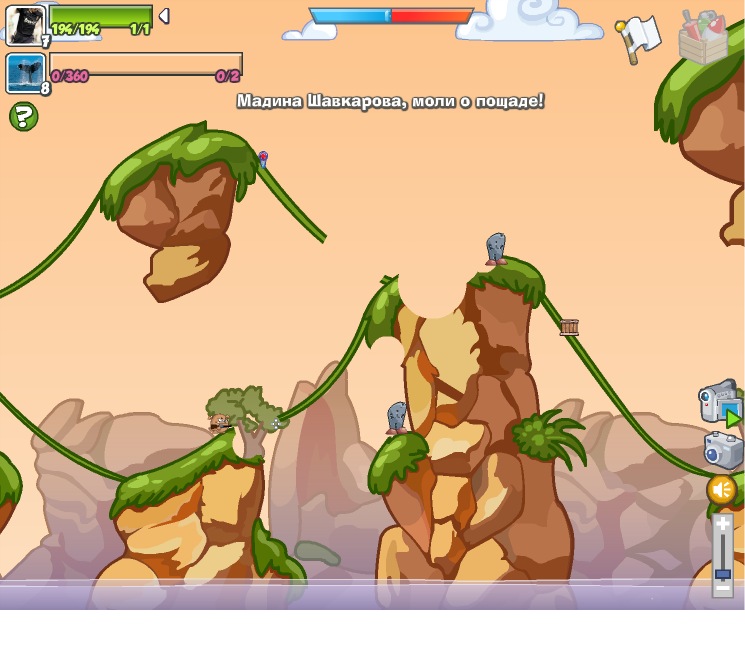745x650 pixels.
Task: Collapse team panel with the white arrow
Action: [164, 16]
